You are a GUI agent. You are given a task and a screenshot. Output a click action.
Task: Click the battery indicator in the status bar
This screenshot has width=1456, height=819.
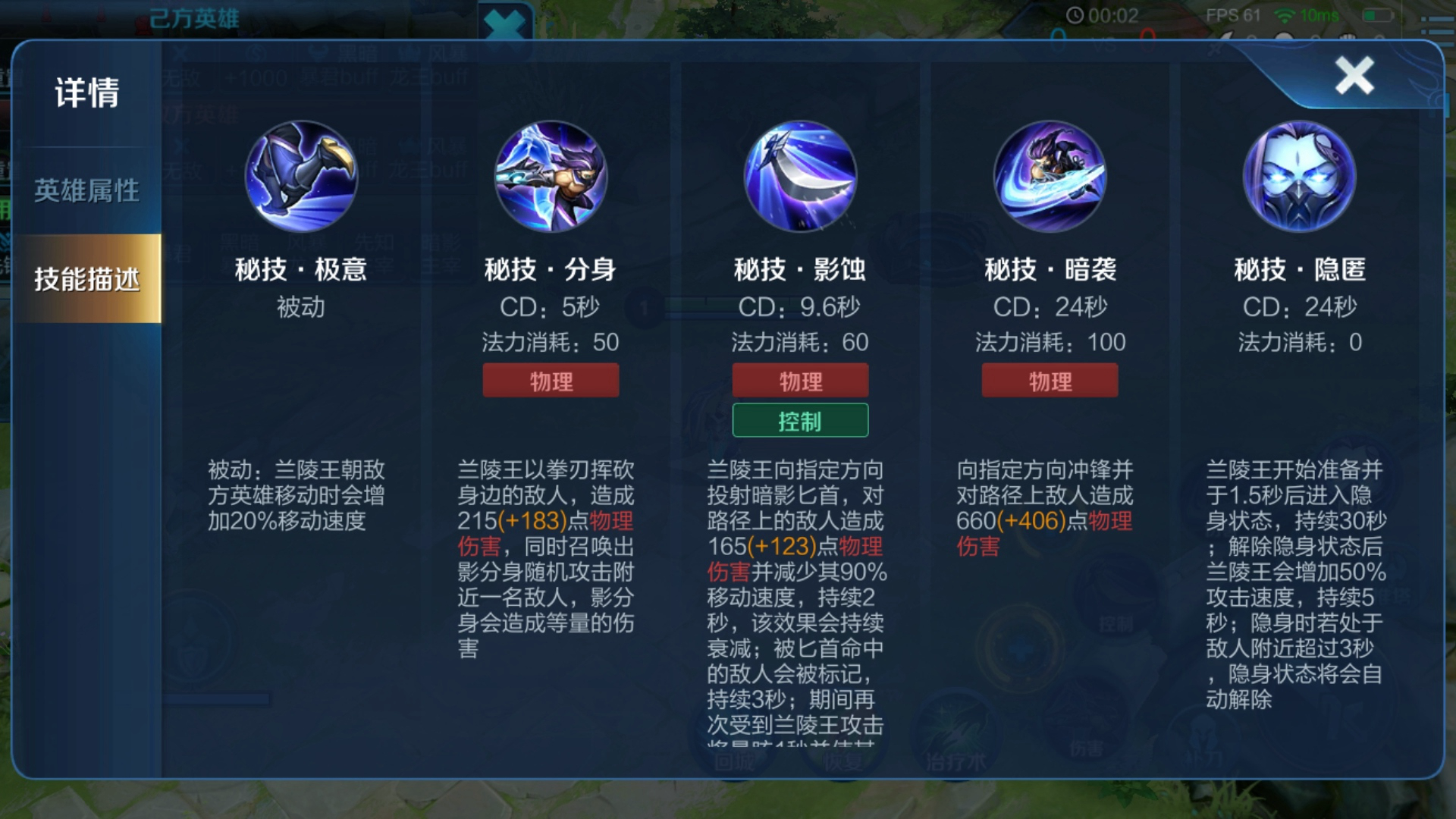tap(1377, 15)
